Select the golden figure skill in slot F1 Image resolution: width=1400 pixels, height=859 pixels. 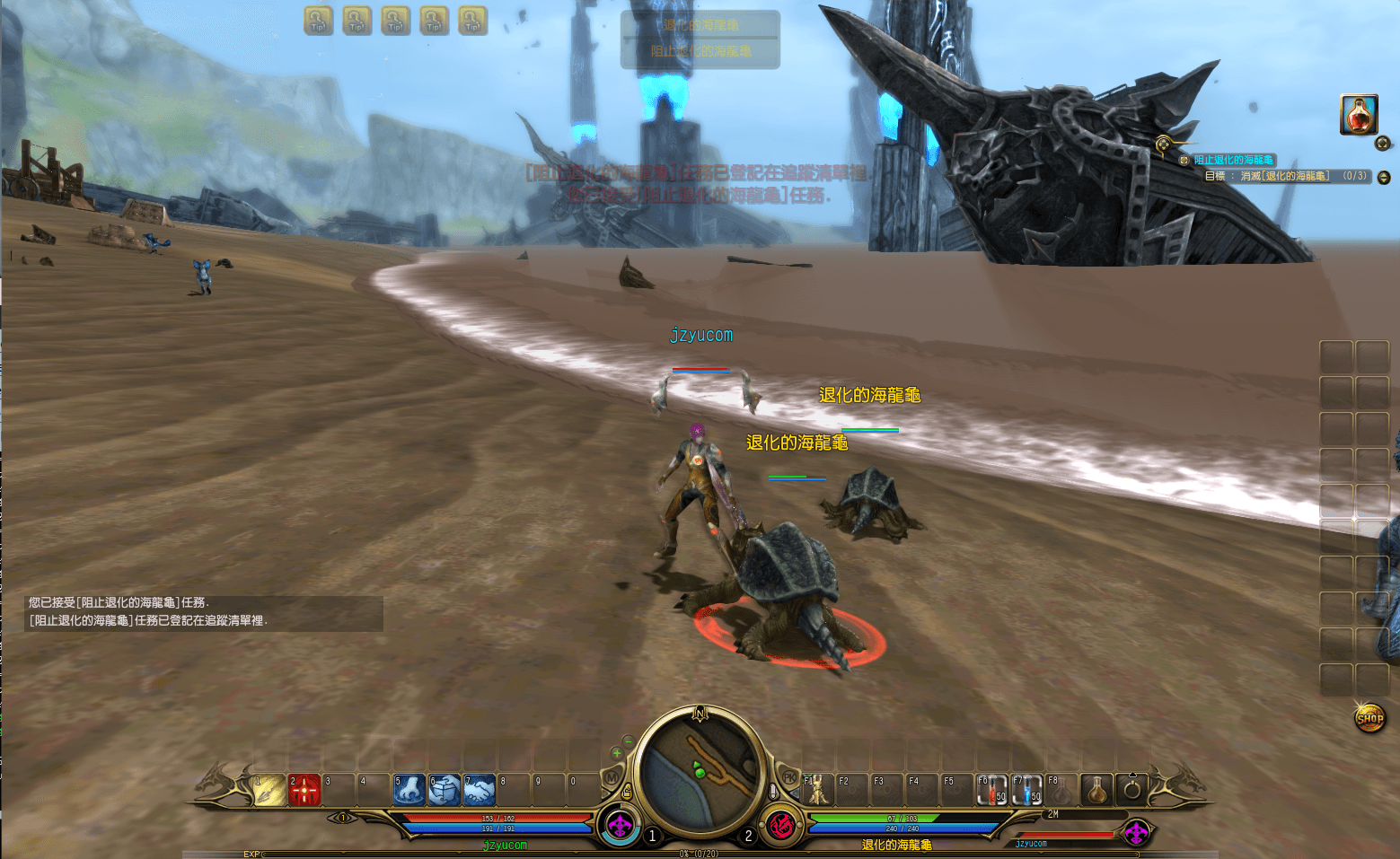pos(817,790)
